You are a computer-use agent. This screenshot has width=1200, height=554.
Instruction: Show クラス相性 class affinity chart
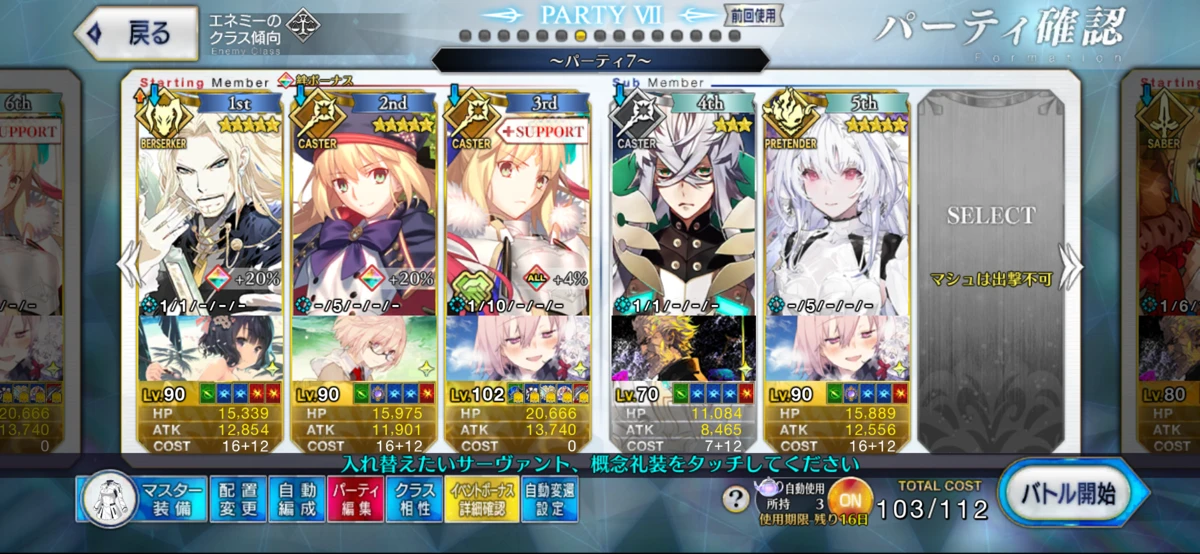click(414, 498)
